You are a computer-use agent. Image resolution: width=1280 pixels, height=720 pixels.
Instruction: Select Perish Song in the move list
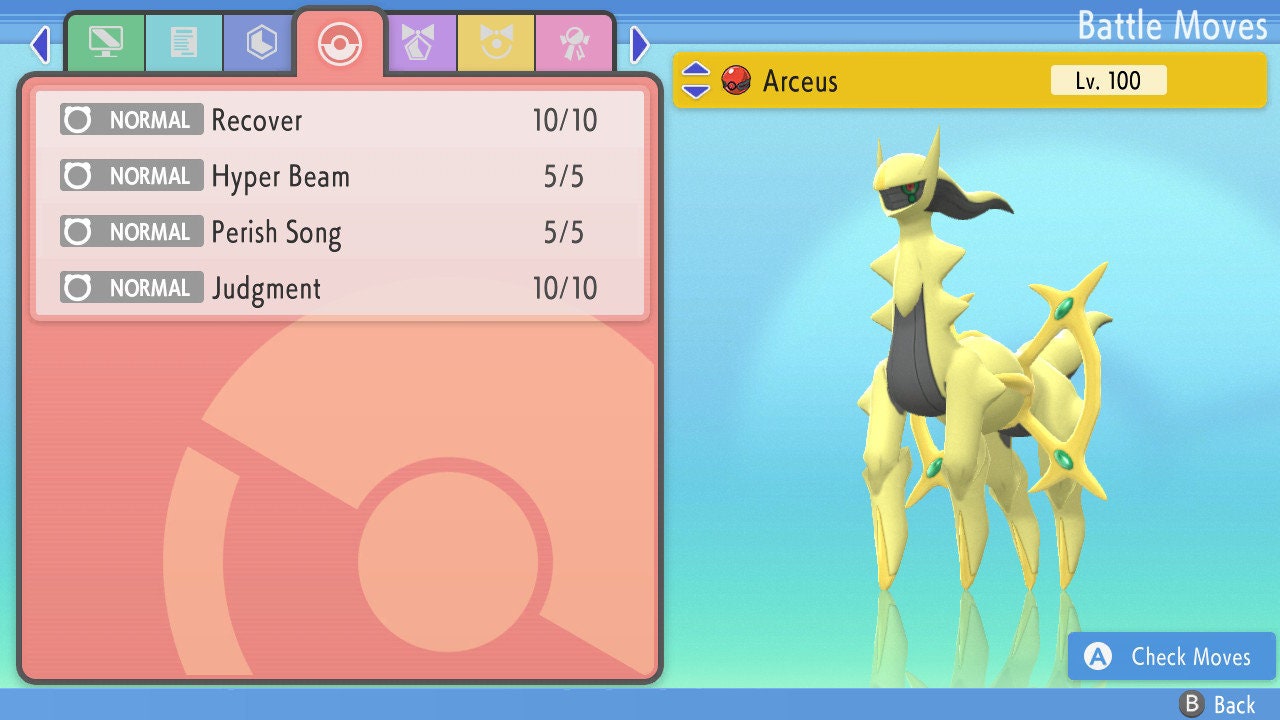click(340, 233)
